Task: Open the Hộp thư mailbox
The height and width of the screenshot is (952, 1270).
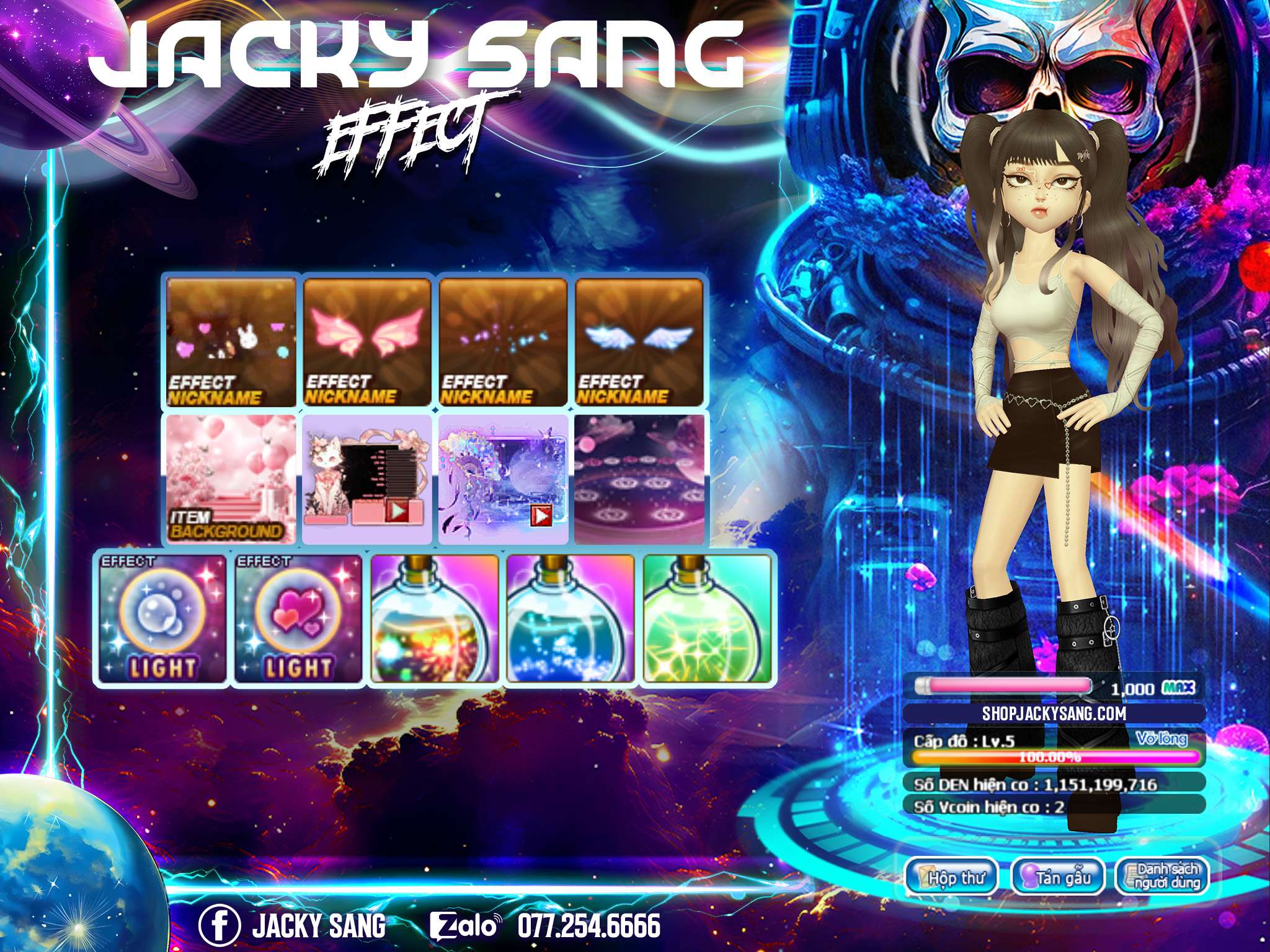Action: click(951, 877)
